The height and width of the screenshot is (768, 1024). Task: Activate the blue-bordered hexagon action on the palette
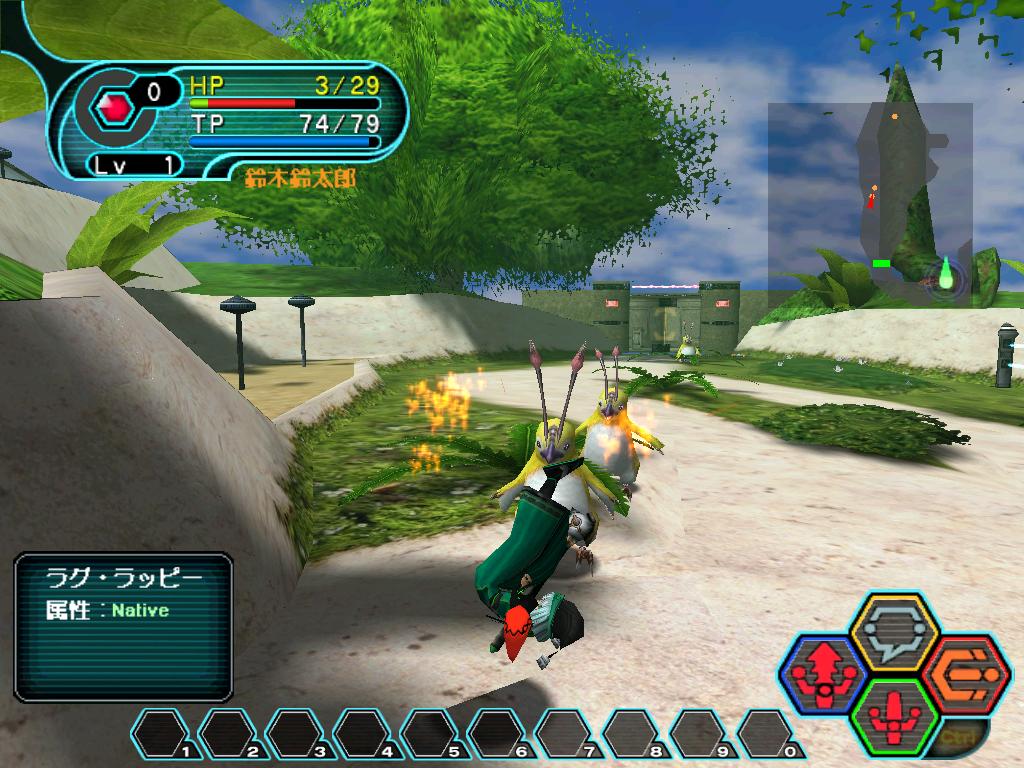pyautogui.click(x=823, y=671)
